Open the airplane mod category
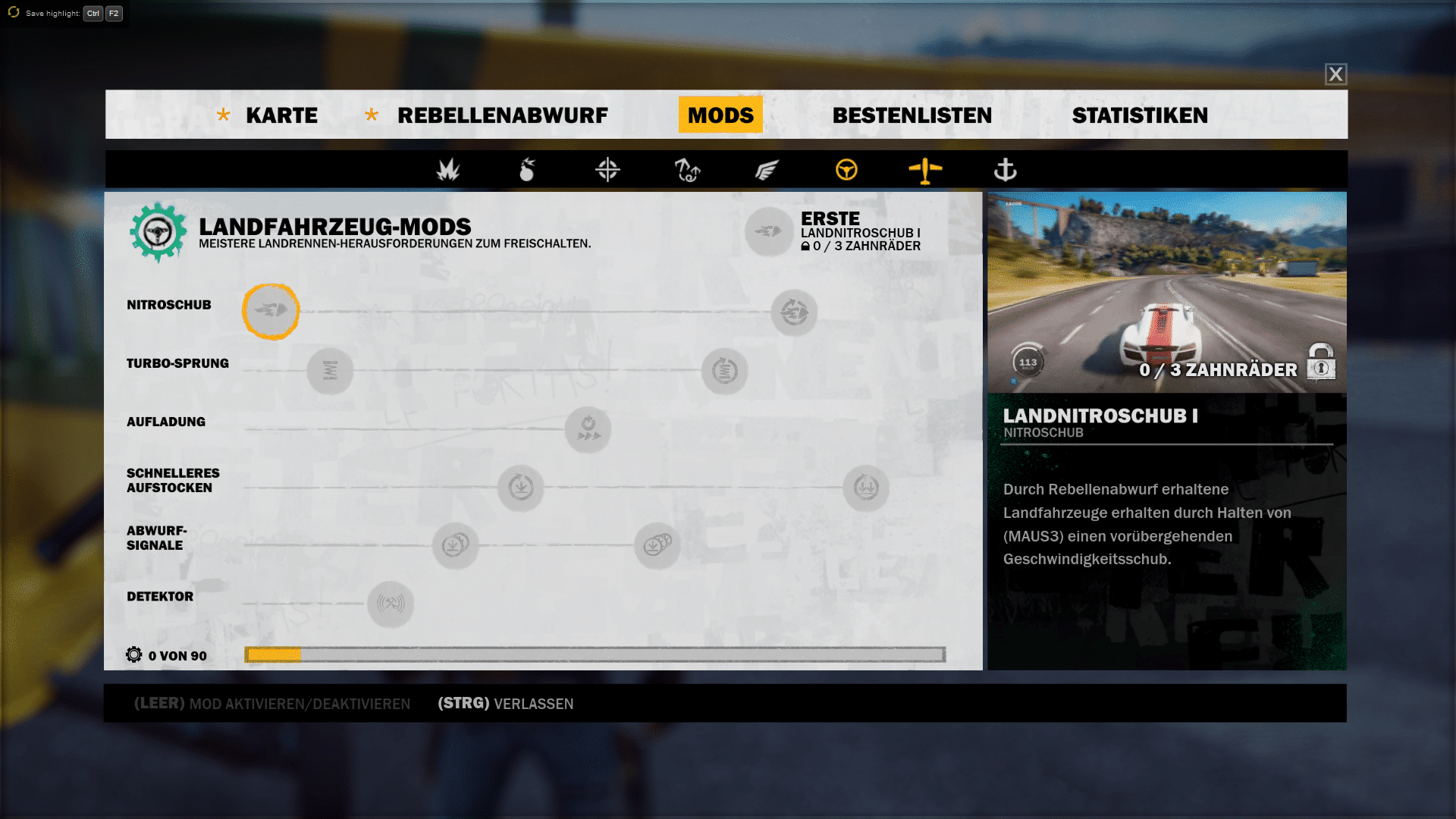This screenshot has width=1456, height=819. click(x=925, y=170)
